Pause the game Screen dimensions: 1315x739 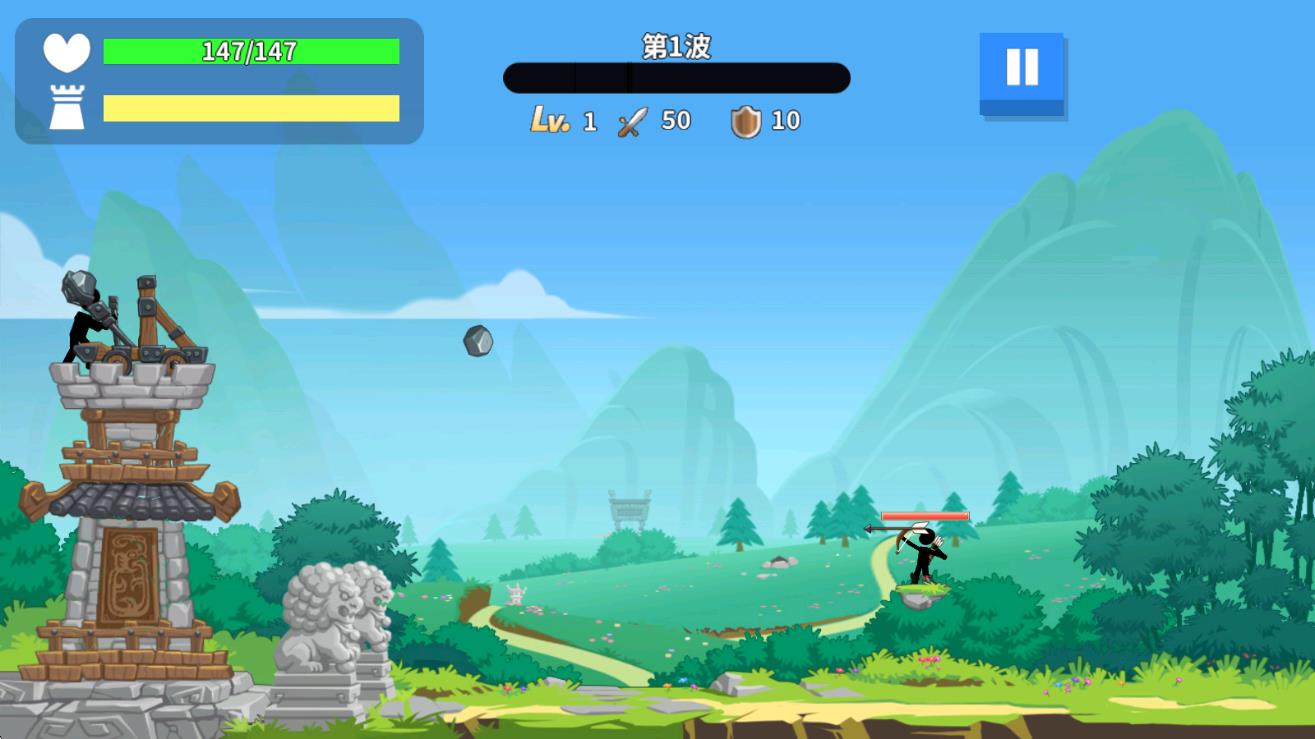[x=1021, y=67]
